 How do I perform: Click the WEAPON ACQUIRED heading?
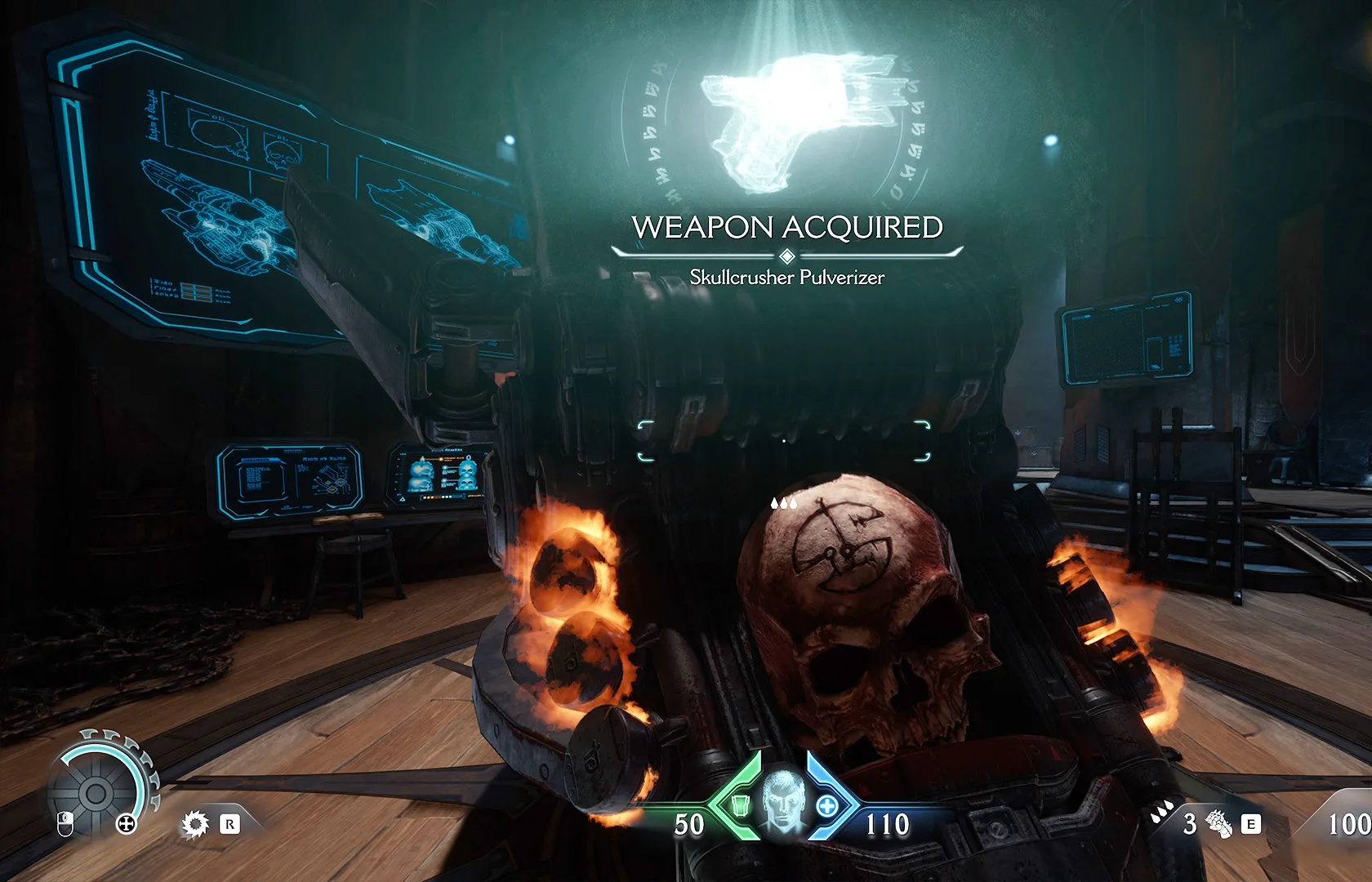786,227
